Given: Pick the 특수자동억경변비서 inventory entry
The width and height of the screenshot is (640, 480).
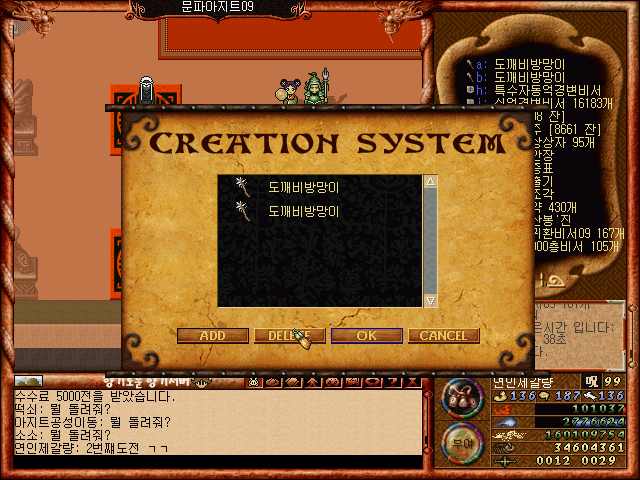Looking at the screenshot, I should coord(545,89).
